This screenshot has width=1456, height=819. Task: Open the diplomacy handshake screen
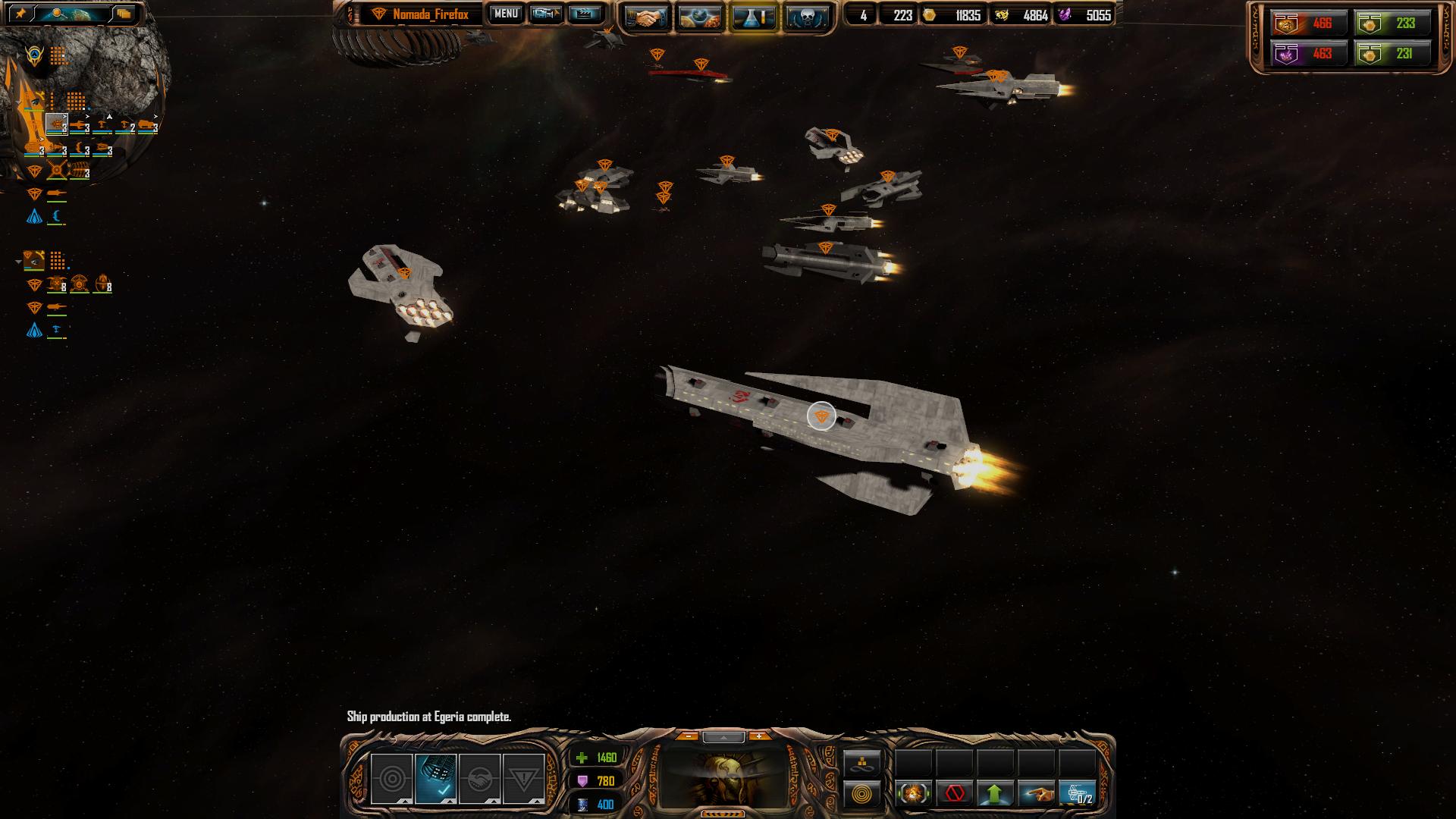click(647, 16)
